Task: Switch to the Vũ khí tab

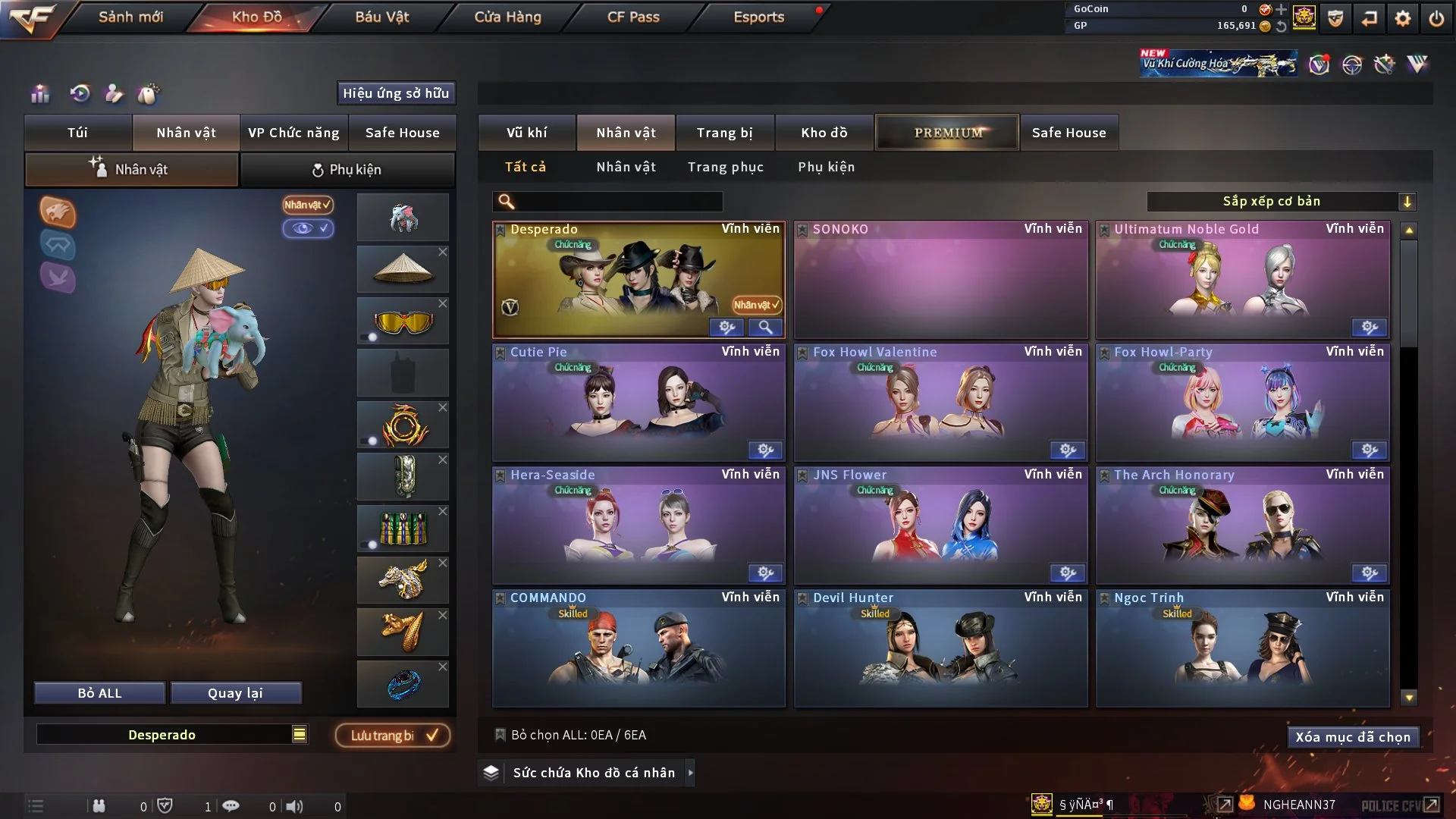Action: (x=526, y=133)
